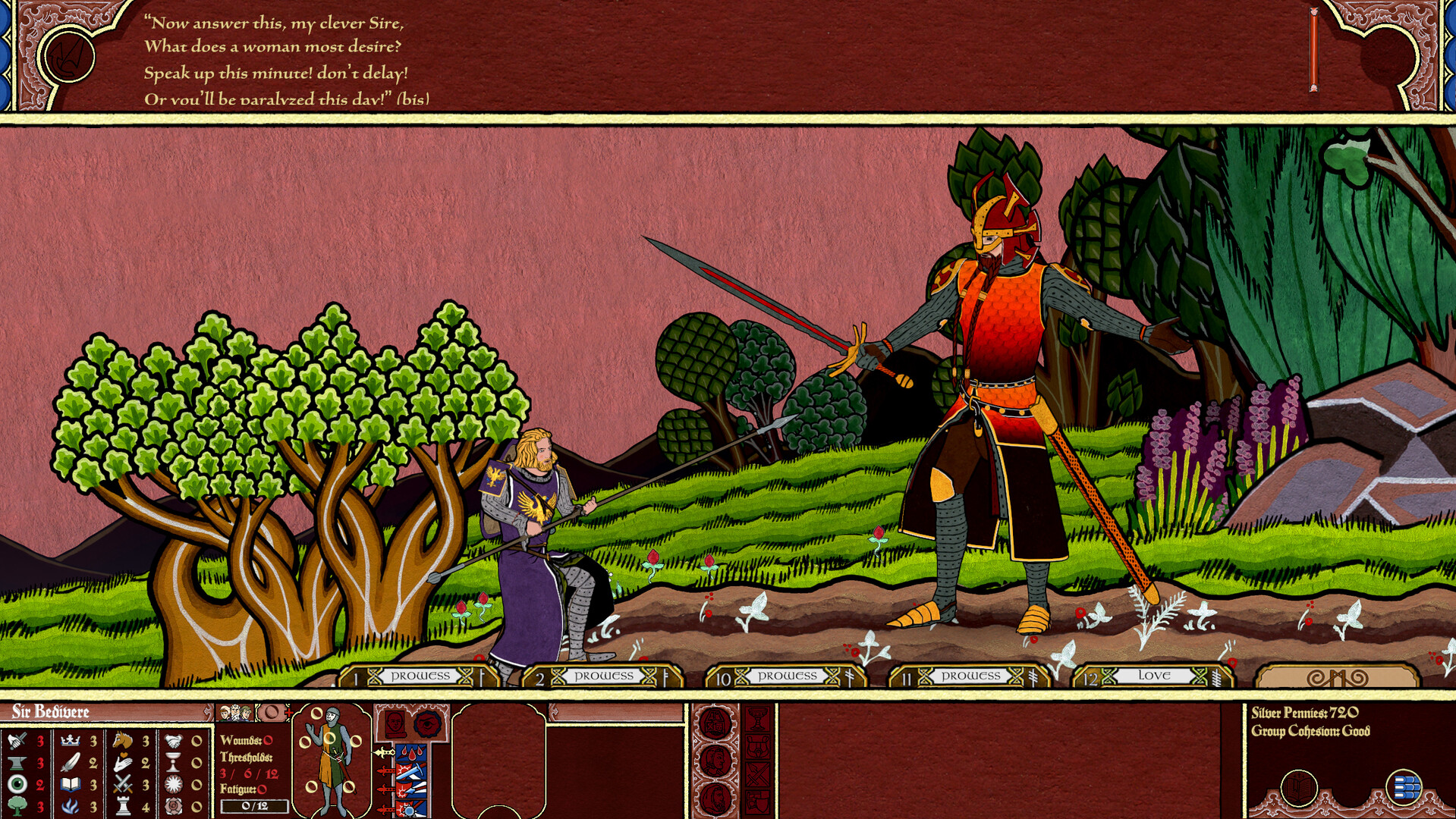Open the journal book icon bottom right

pos(1299,787)
